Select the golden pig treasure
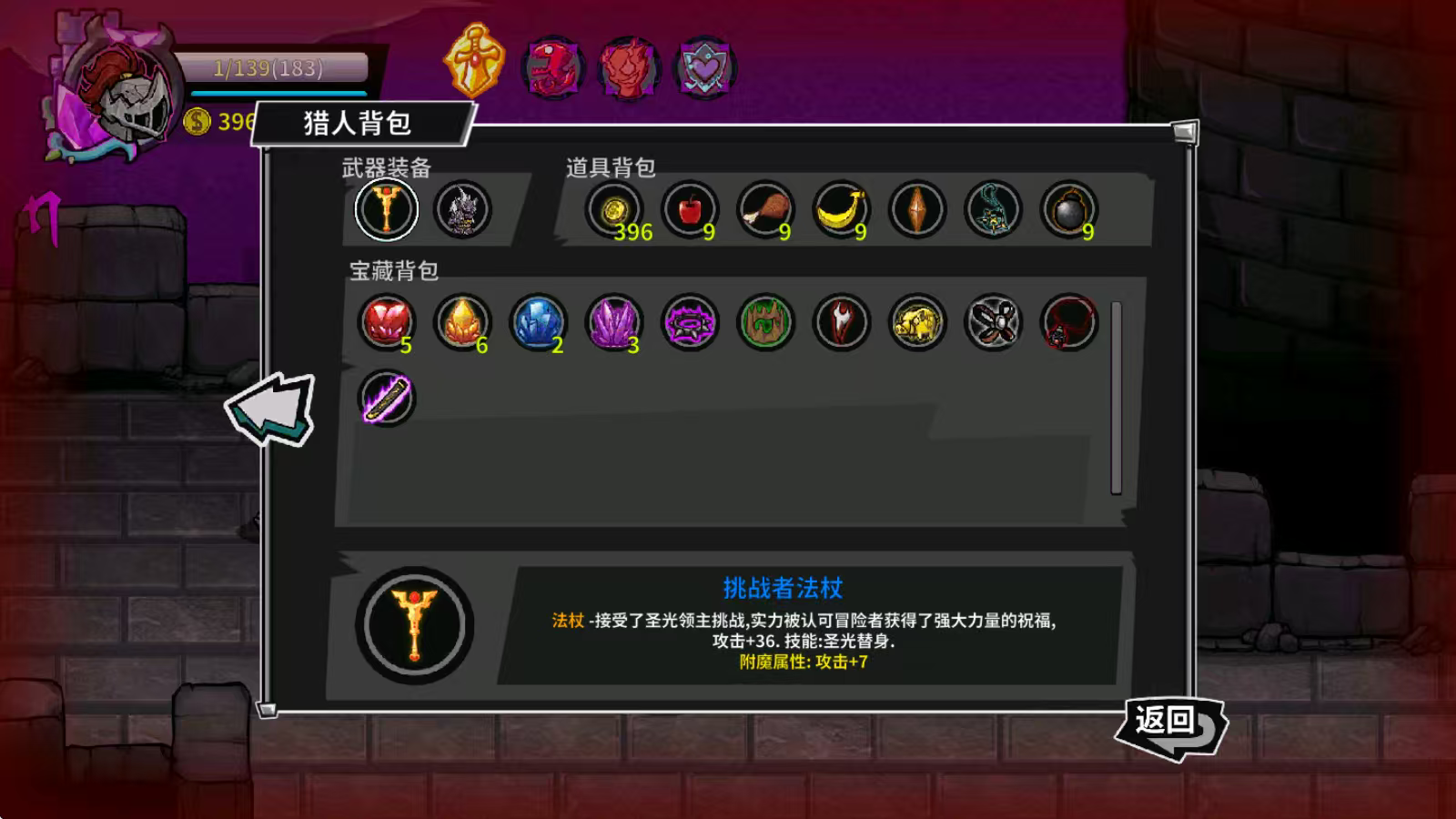The width and height of the screenshot is (1456, 819). (915, 322)
